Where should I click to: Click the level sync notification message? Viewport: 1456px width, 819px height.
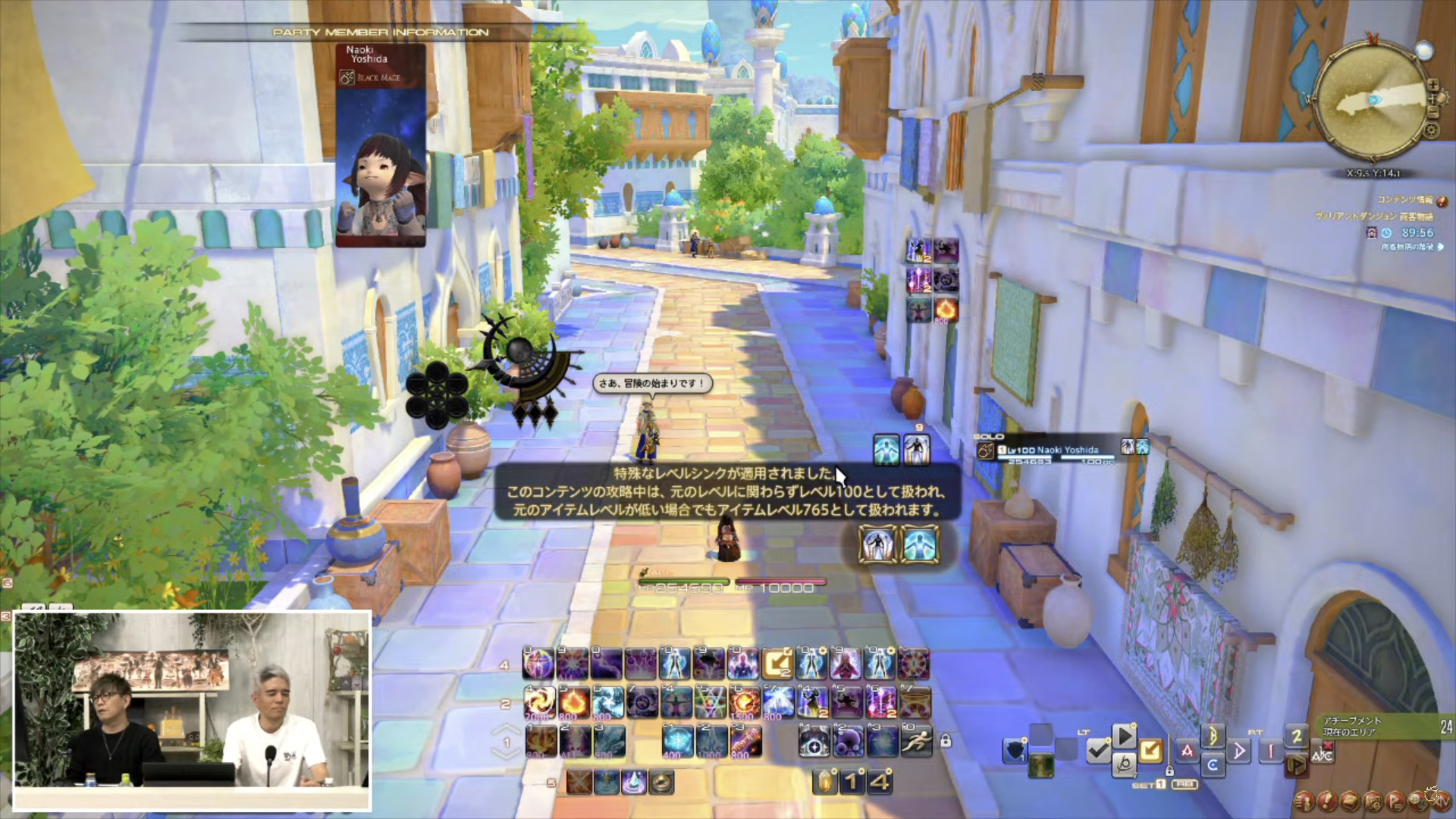click(x=727, y=492)
